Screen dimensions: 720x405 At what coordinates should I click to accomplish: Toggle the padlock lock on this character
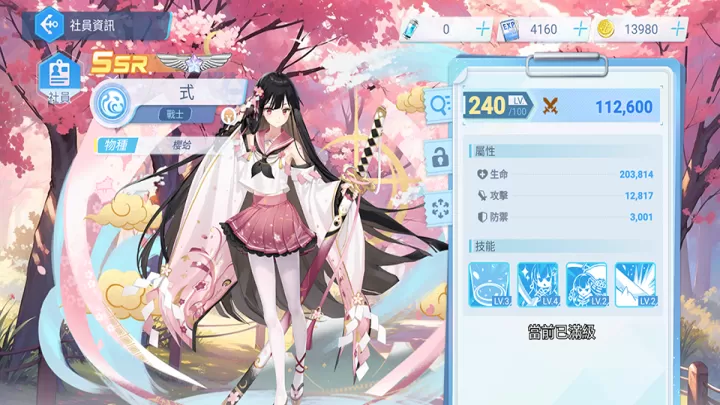pos(438,156)
